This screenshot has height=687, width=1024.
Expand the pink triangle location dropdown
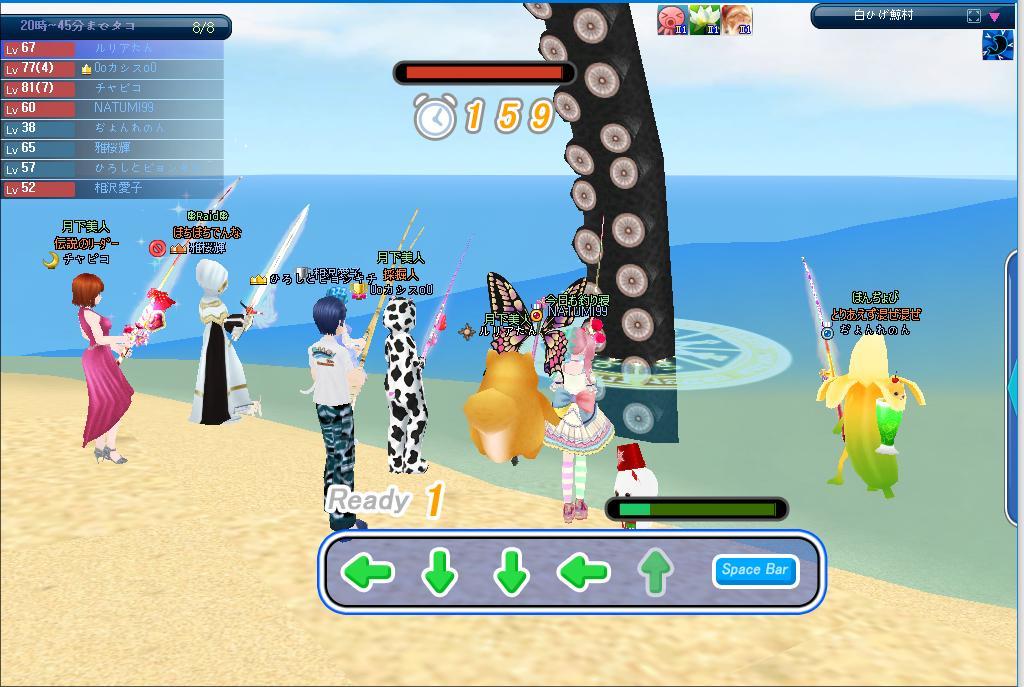coord(995,16)
